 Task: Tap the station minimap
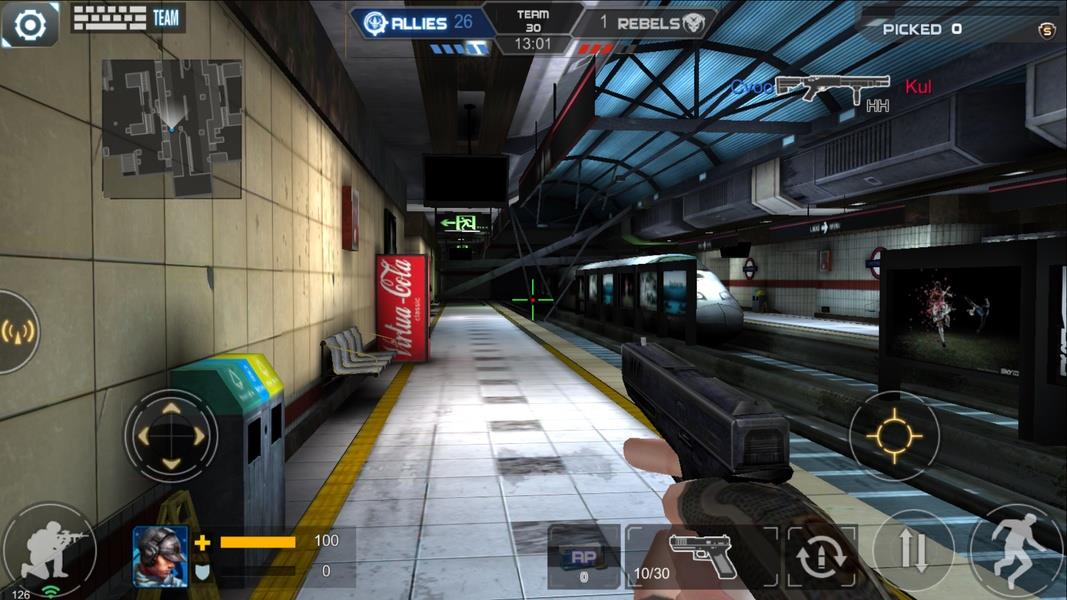click(171, 128)
